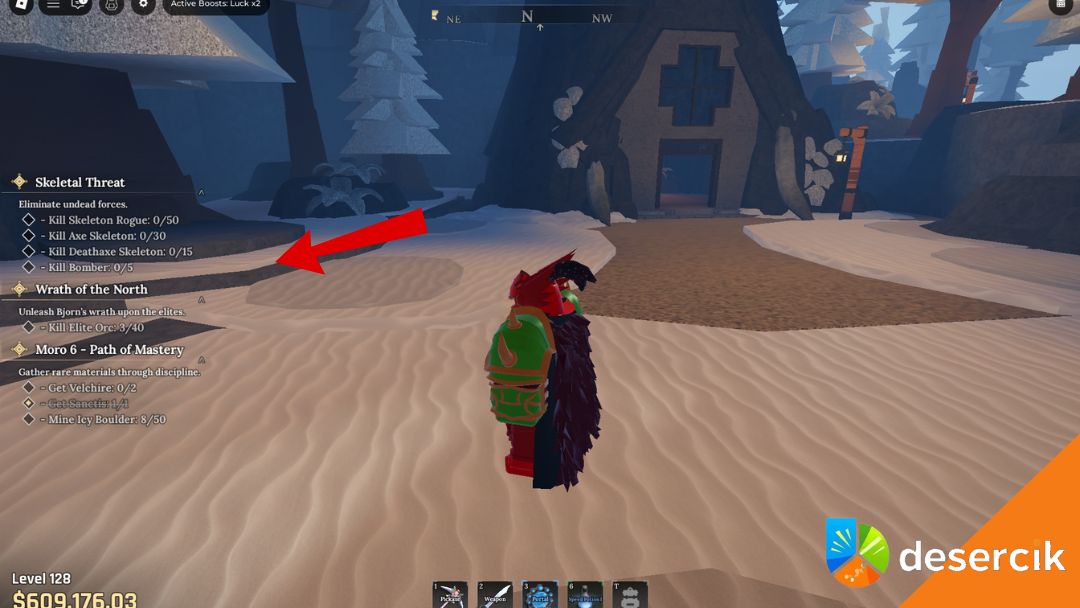
Task: Use the Speed Potion hotbar slot
Action: click(x=585, y=594)
